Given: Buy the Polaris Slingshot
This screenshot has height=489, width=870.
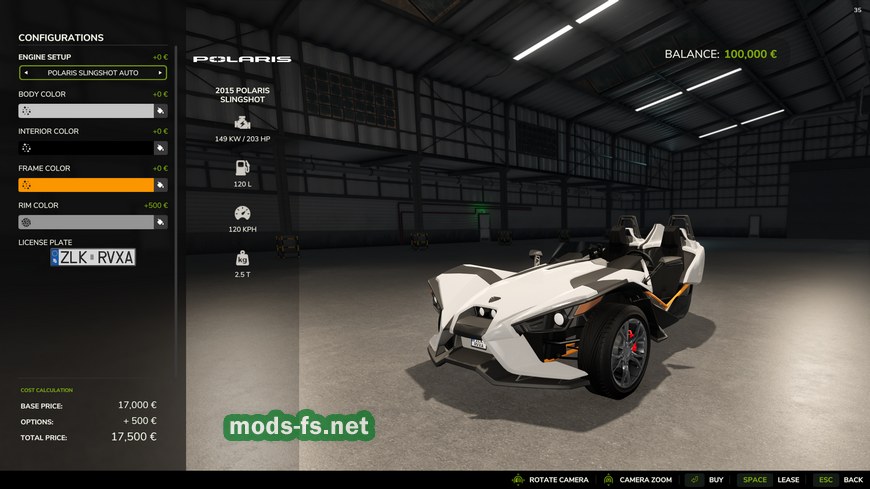Looking at the screenshot, I should [x=705, y=480].
